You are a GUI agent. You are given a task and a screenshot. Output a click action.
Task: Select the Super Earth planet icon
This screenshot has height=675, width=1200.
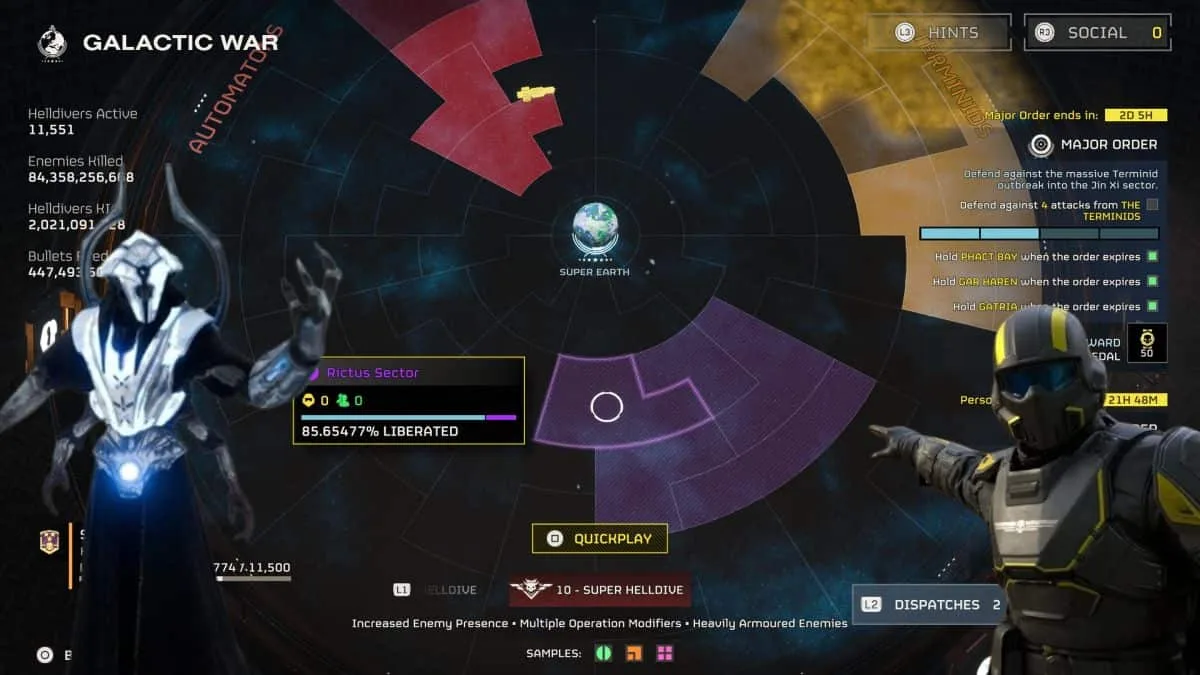coord(594,228)
